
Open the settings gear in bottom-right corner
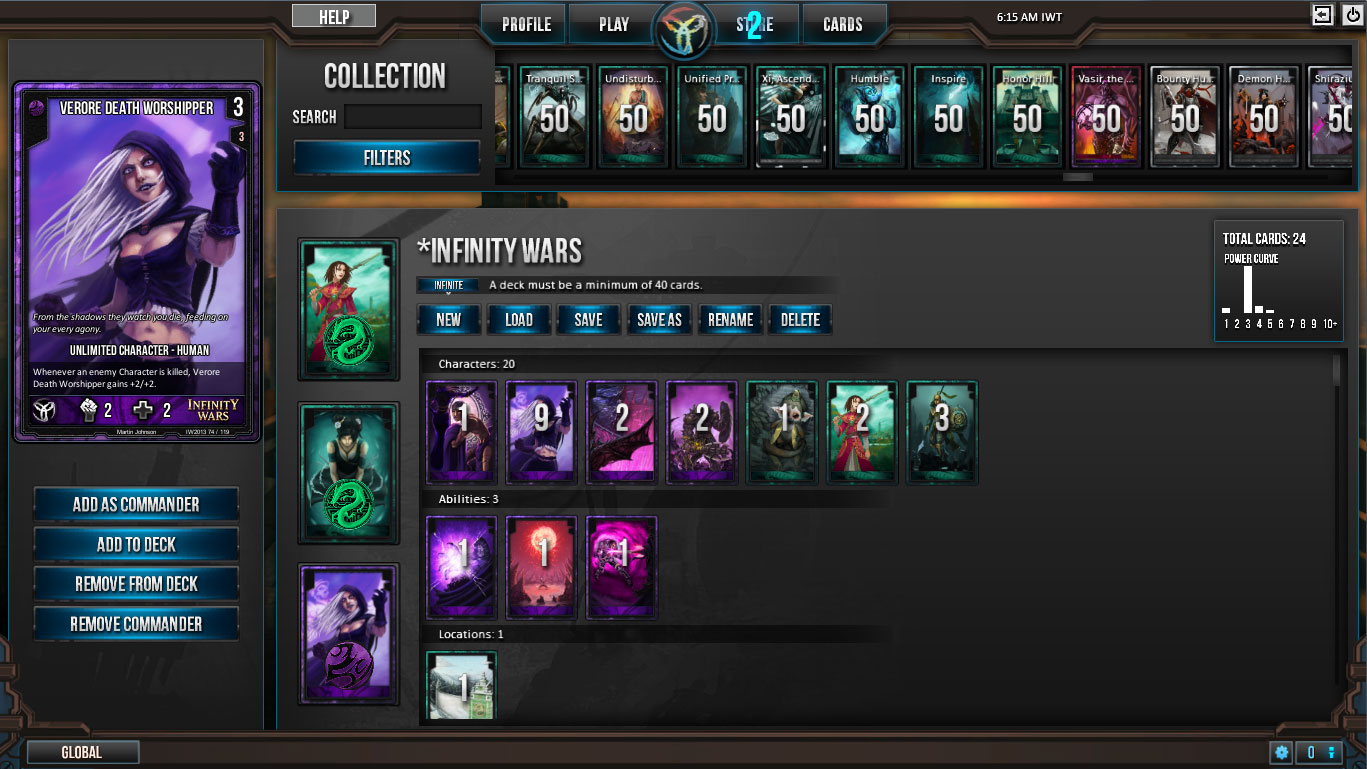(x=1282, y=752)
